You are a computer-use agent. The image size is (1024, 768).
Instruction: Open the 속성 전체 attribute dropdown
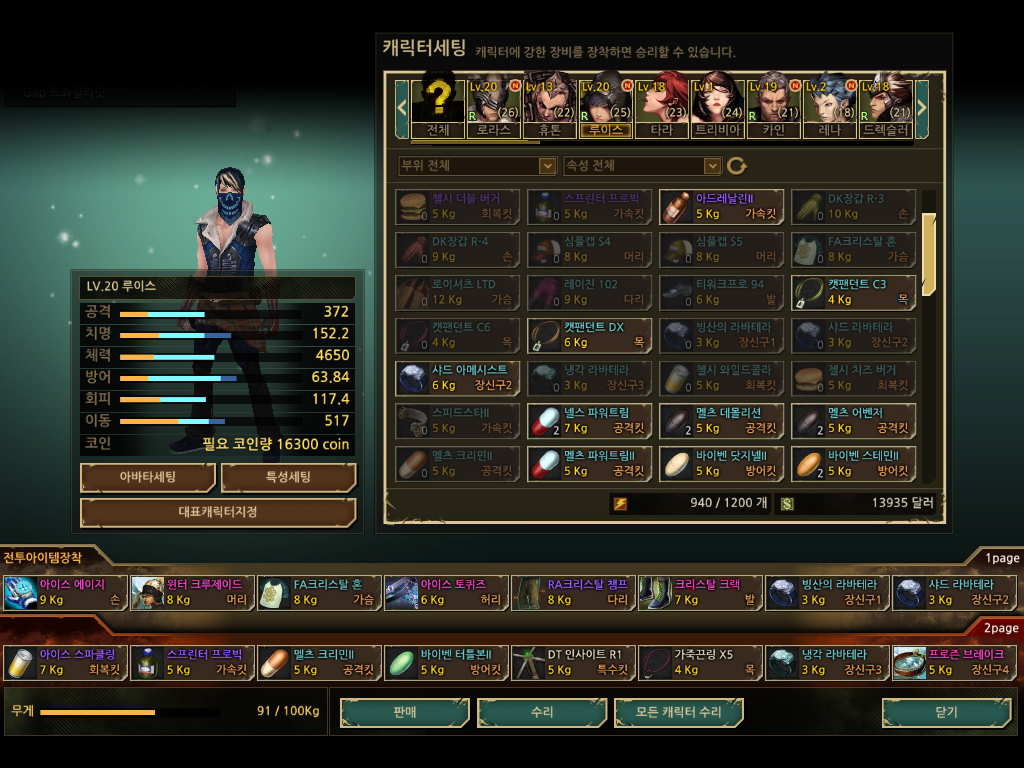coord(642,165)
